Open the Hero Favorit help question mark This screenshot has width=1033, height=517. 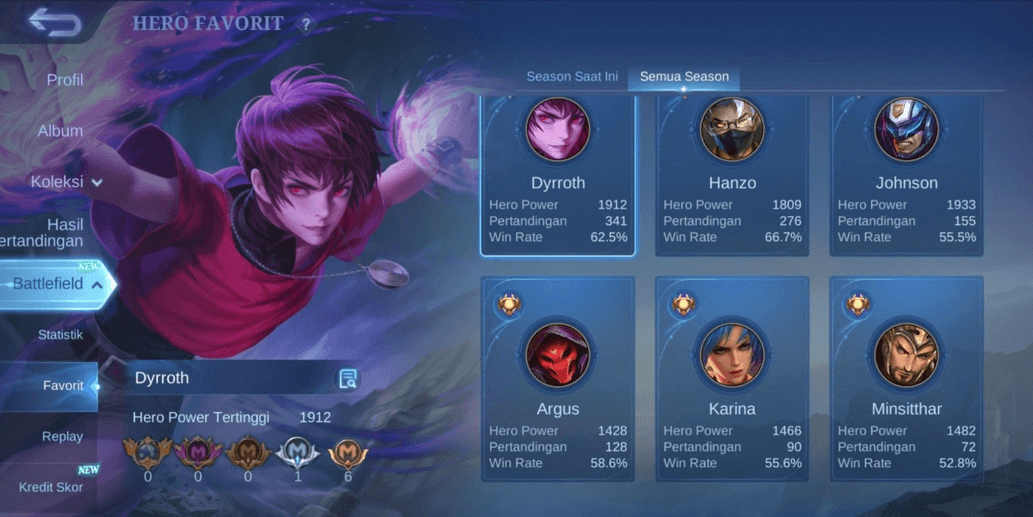click(307, 24)
